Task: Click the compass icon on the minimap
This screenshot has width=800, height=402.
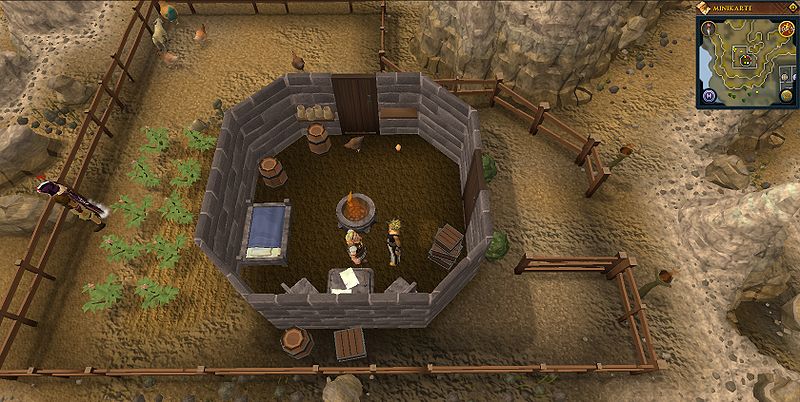Action: (x=708, y=28)
